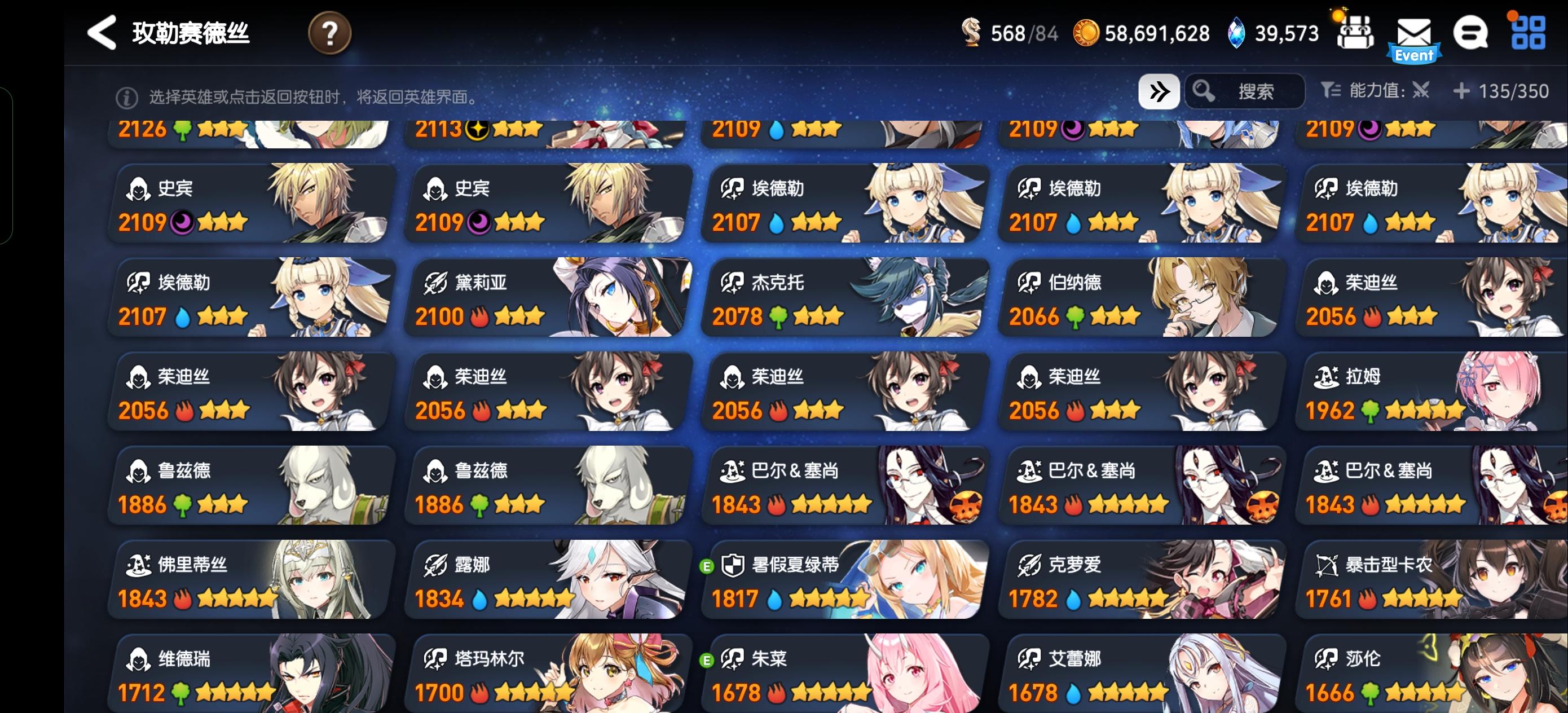The image size is (1568, 713).
Task: Tap the gold coin counter 58,691,628
Action: pos(1144,33)
